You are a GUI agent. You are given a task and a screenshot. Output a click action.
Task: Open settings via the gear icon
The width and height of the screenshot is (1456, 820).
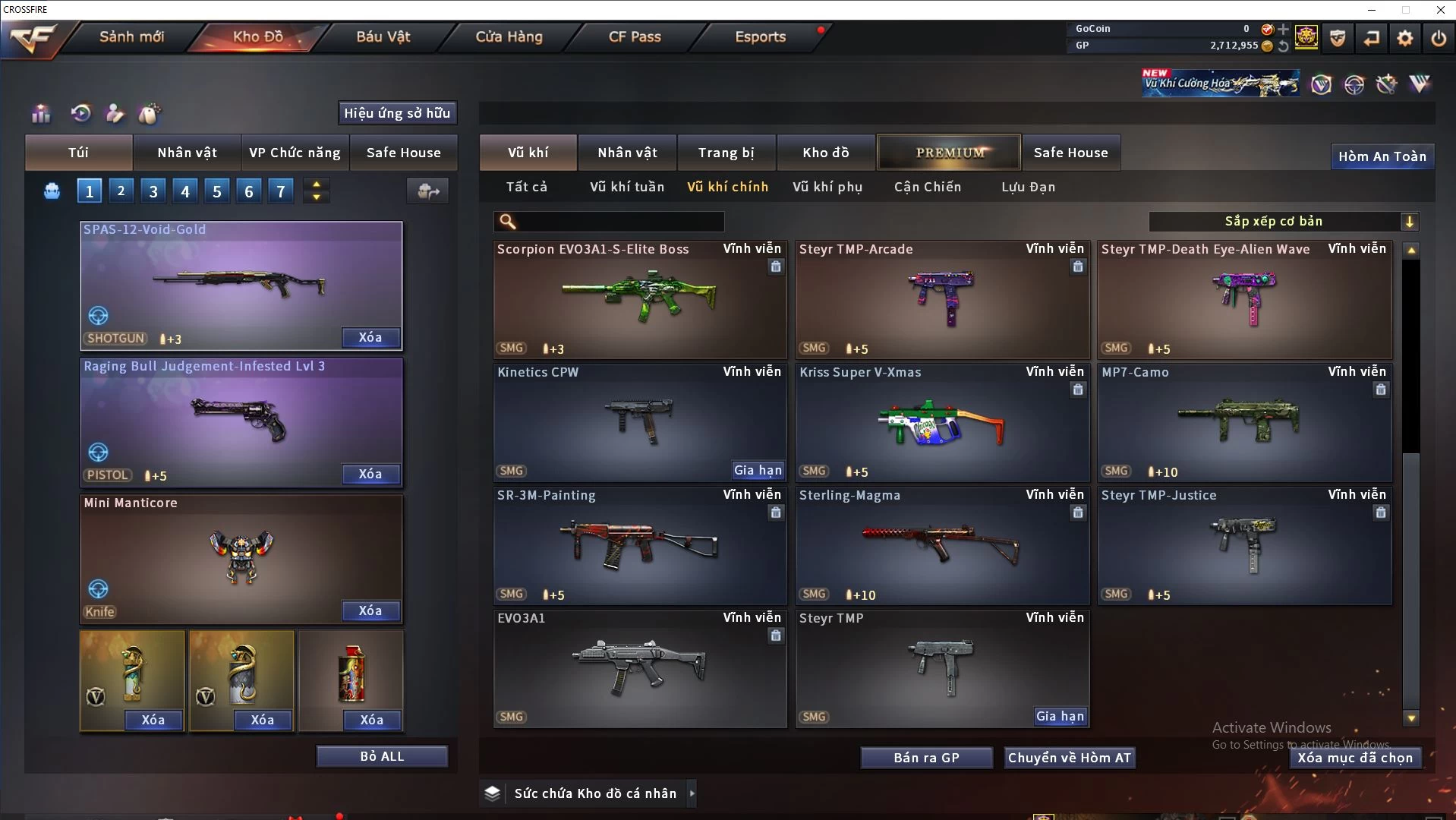tap(1405, 38)
